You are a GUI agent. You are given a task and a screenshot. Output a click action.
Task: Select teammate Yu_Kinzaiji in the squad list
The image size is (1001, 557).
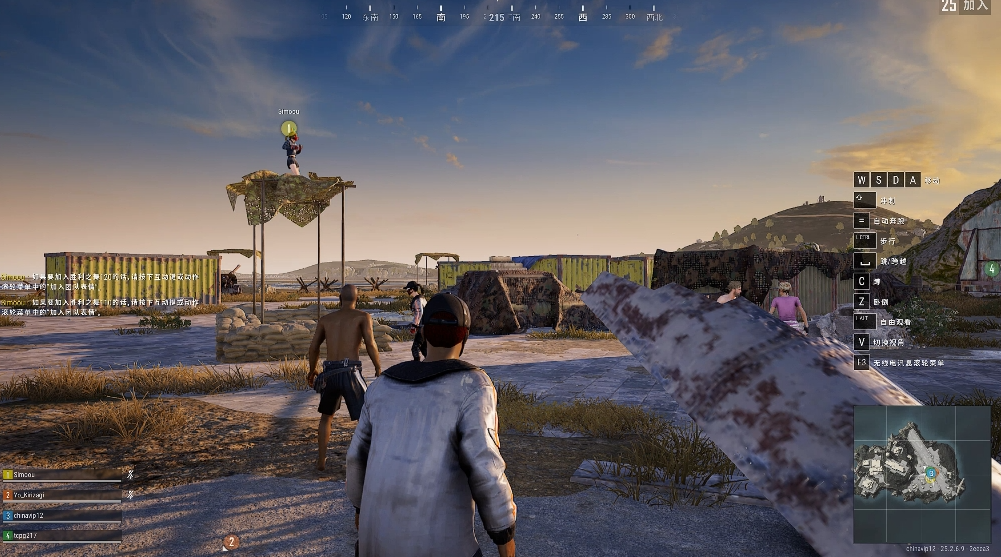(x=60, y=495)
